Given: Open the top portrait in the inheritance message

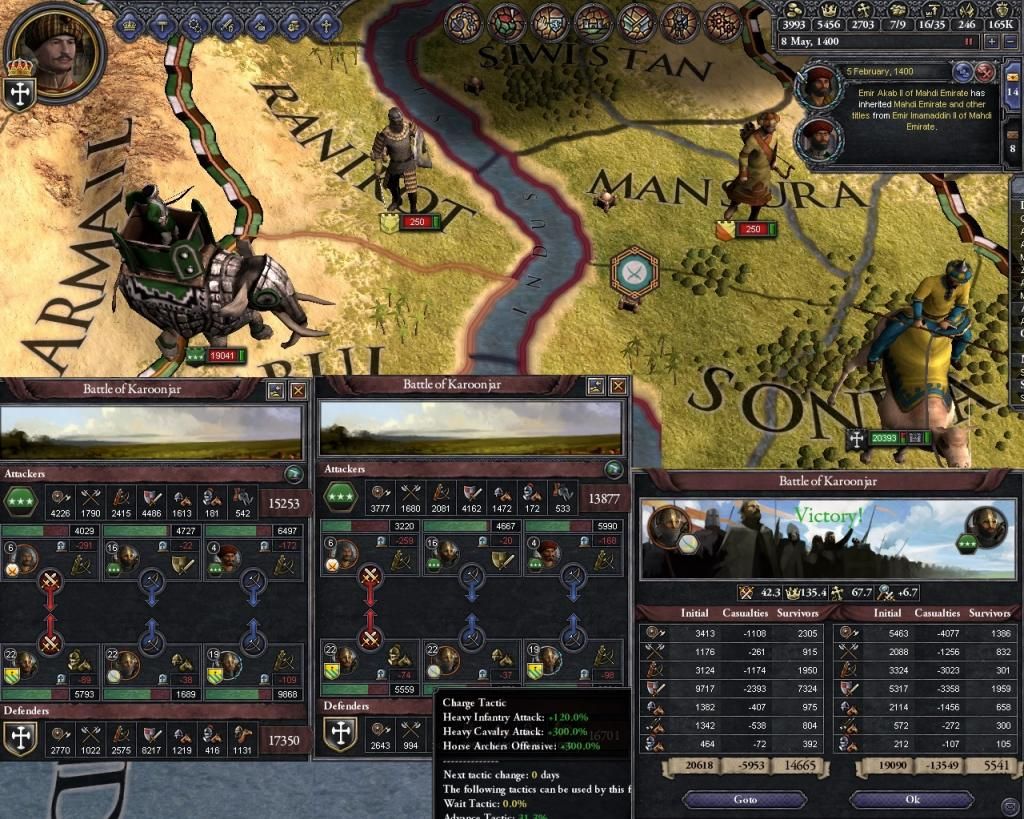Looking at the screenshot, I should tap(819, 87).
